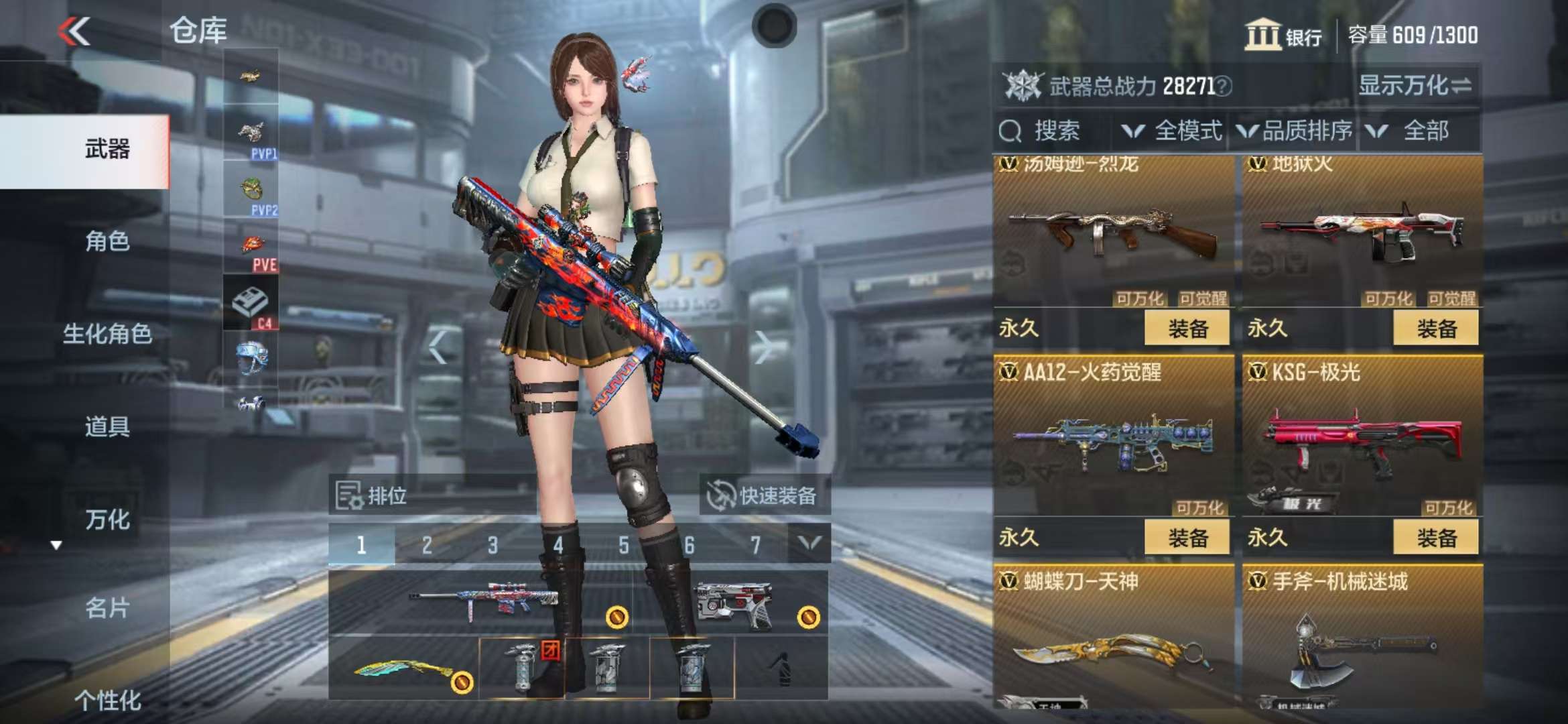Viewport: 1568px width, 724px height.
Task: Open the 品质排序 sorting dropdown
Action: (1295, 131)
